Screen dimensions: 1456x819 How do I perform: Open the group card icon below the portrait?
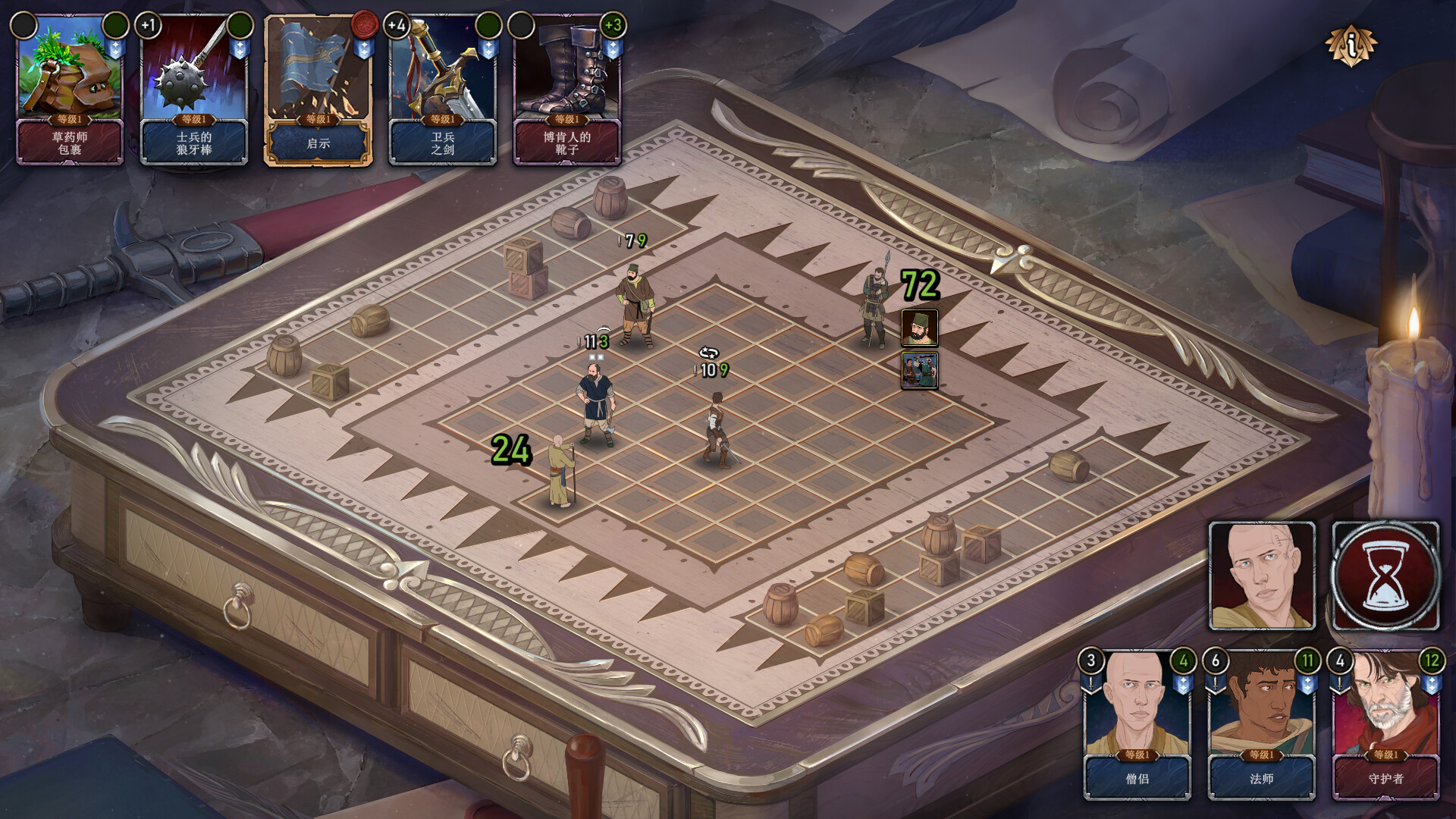pos(919,371)
